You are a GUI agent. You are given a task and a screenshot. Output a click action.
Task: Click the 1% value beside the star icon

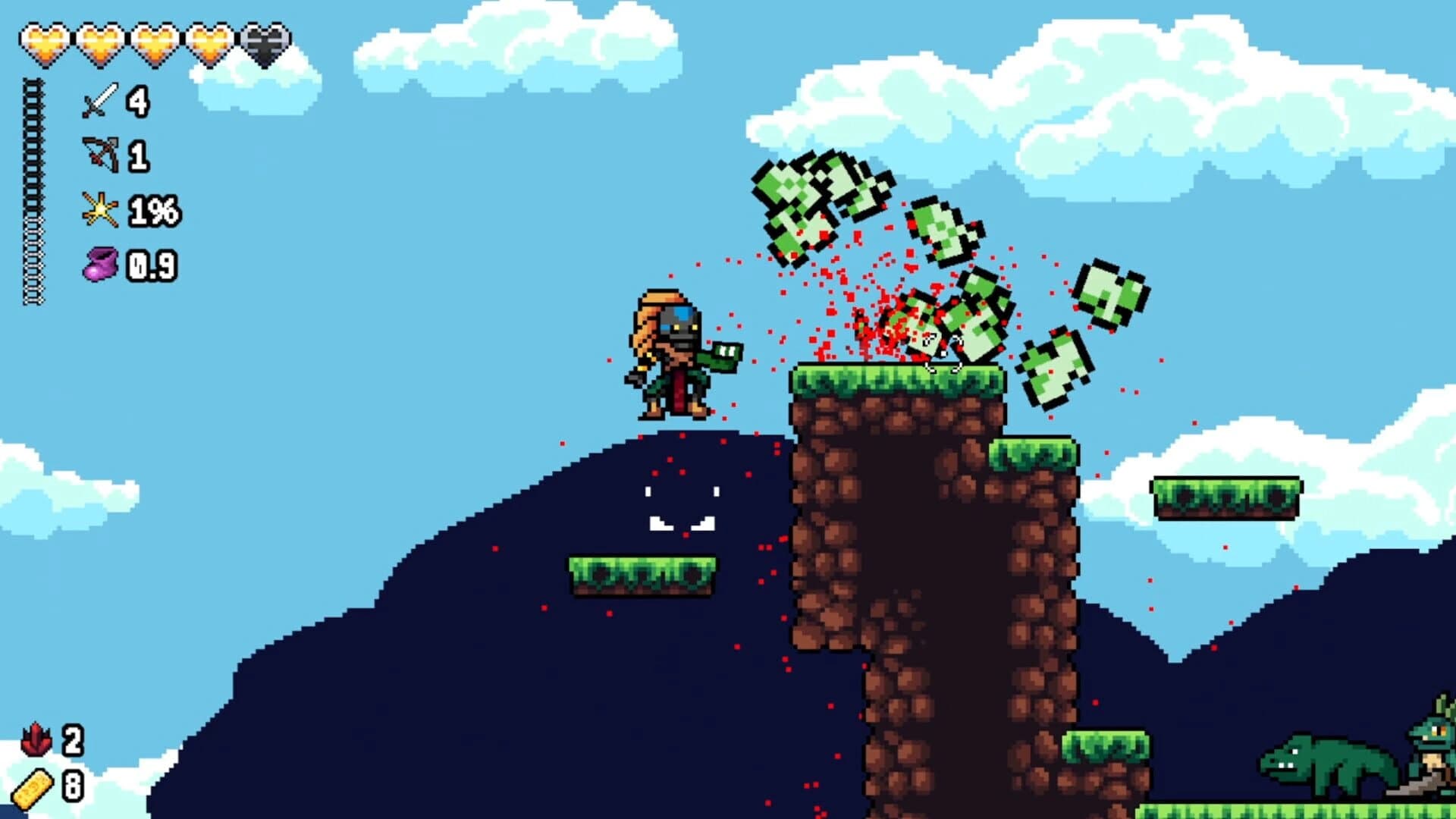pos(156,209)
